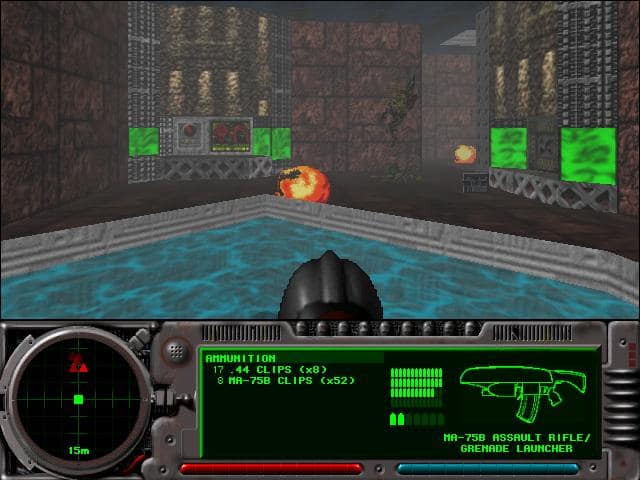The height and width of the screenshot is (480, 640).
Task: Click the circular motion sensor radar
Action: tap(77, 399)
